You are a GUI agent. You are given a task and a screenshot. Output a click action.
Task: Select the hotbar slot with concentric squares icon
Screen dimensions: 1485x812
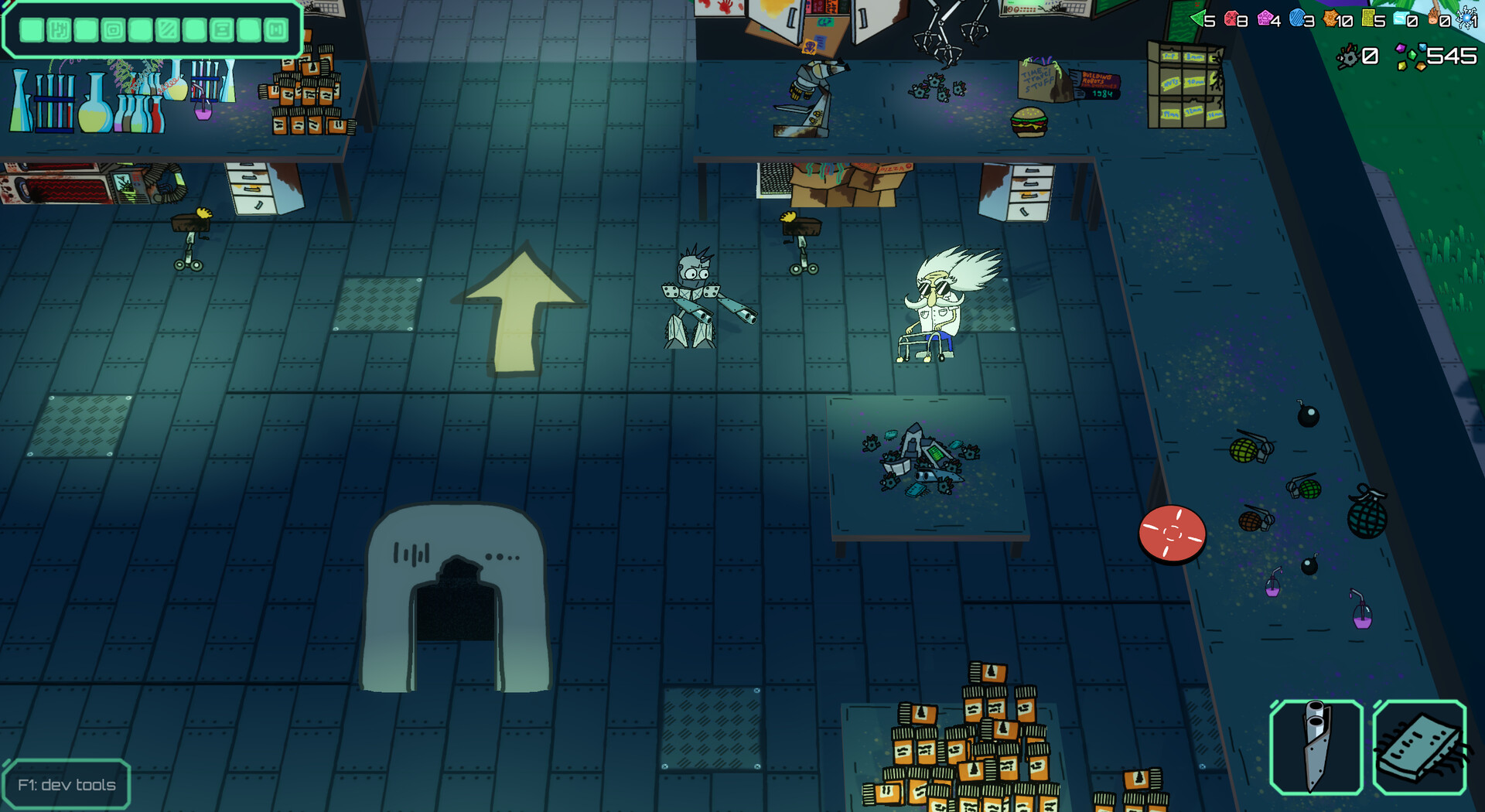pyautogui.click(x=113, y=29)
